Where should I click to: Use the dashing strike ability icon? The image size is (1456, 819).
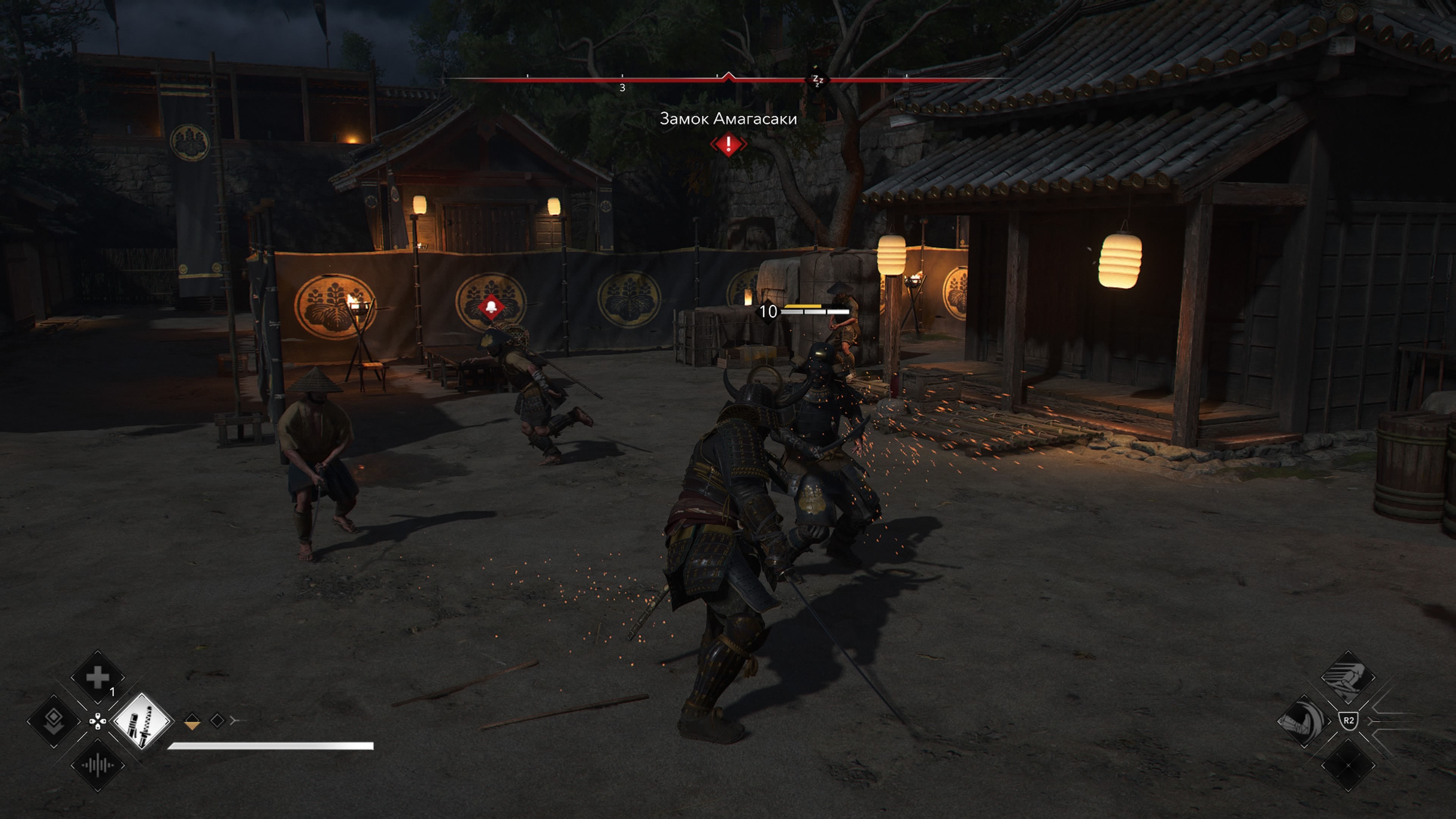point(1348,677)
